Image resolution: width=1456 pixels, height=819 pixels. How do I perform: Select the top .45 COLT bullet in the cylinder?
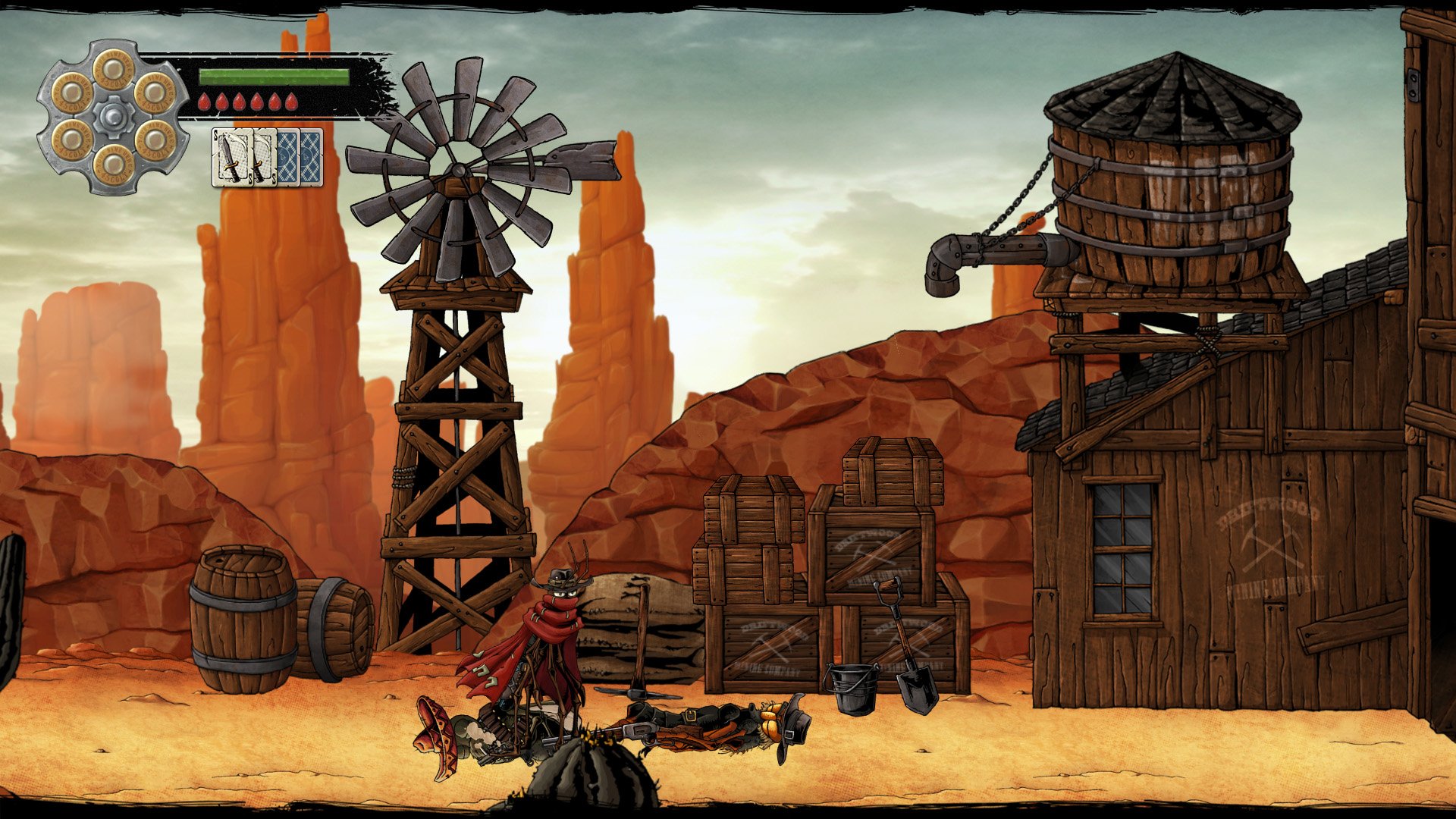click(114, 71)
